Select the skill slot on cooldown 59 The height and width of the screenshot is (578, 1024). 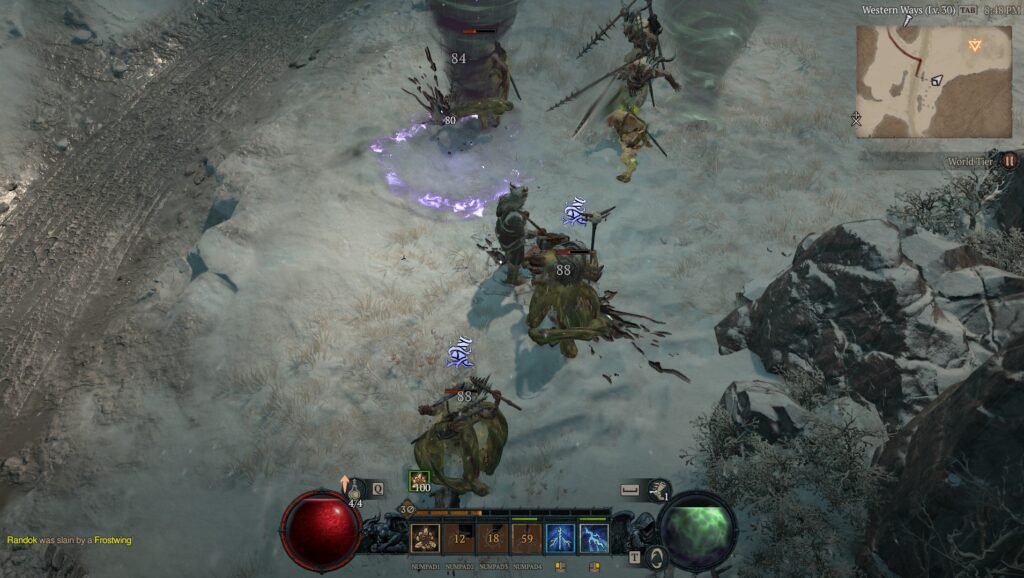tap(526, 539)
